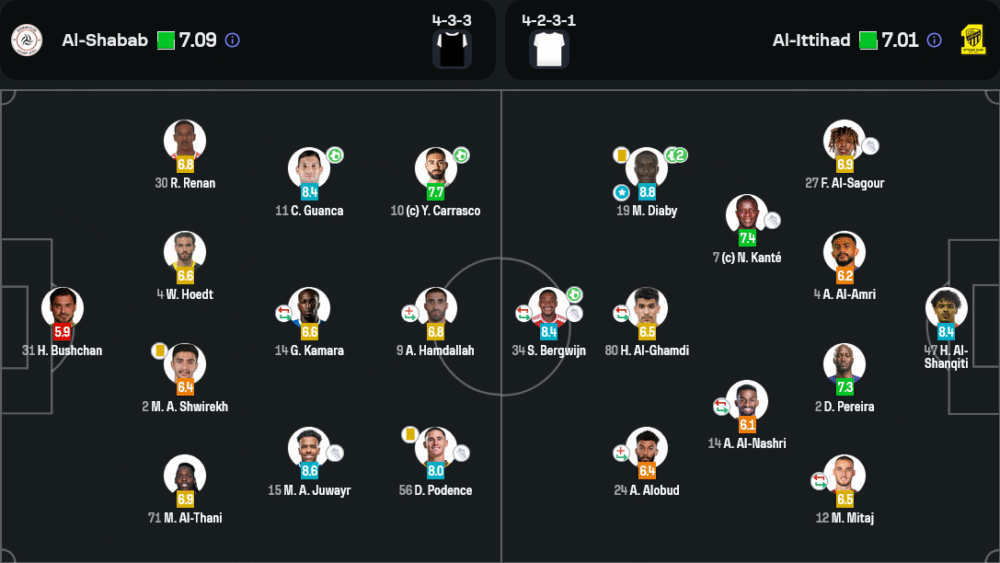This screenshot has height=563, width=1000.
Task: View C. Guanca's player profile
Action: pos(309,168)
